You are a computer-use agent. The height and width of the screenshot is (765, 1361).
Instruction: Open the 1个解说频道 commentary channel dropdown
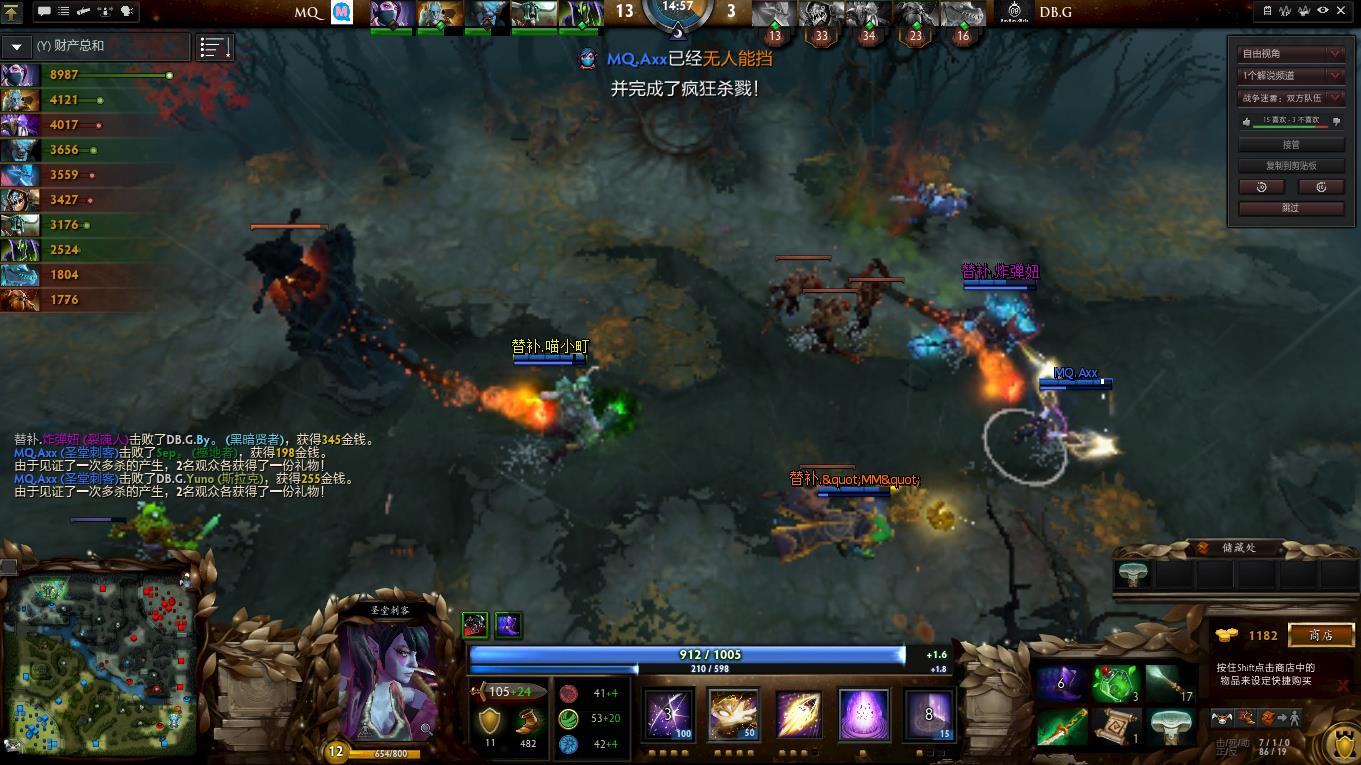[1291, 75]
